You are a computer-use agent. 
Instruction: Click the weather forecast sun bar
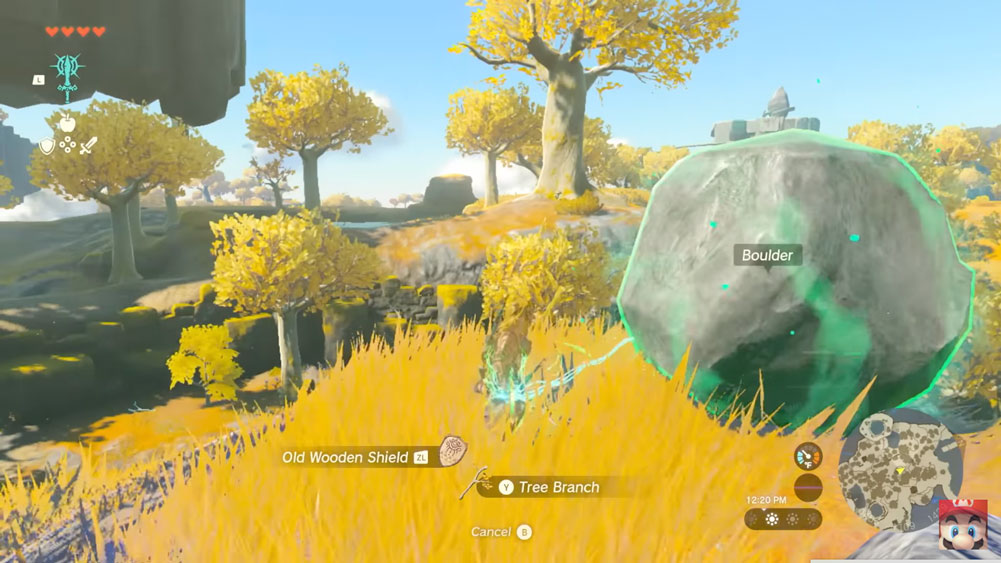(783, 519)
